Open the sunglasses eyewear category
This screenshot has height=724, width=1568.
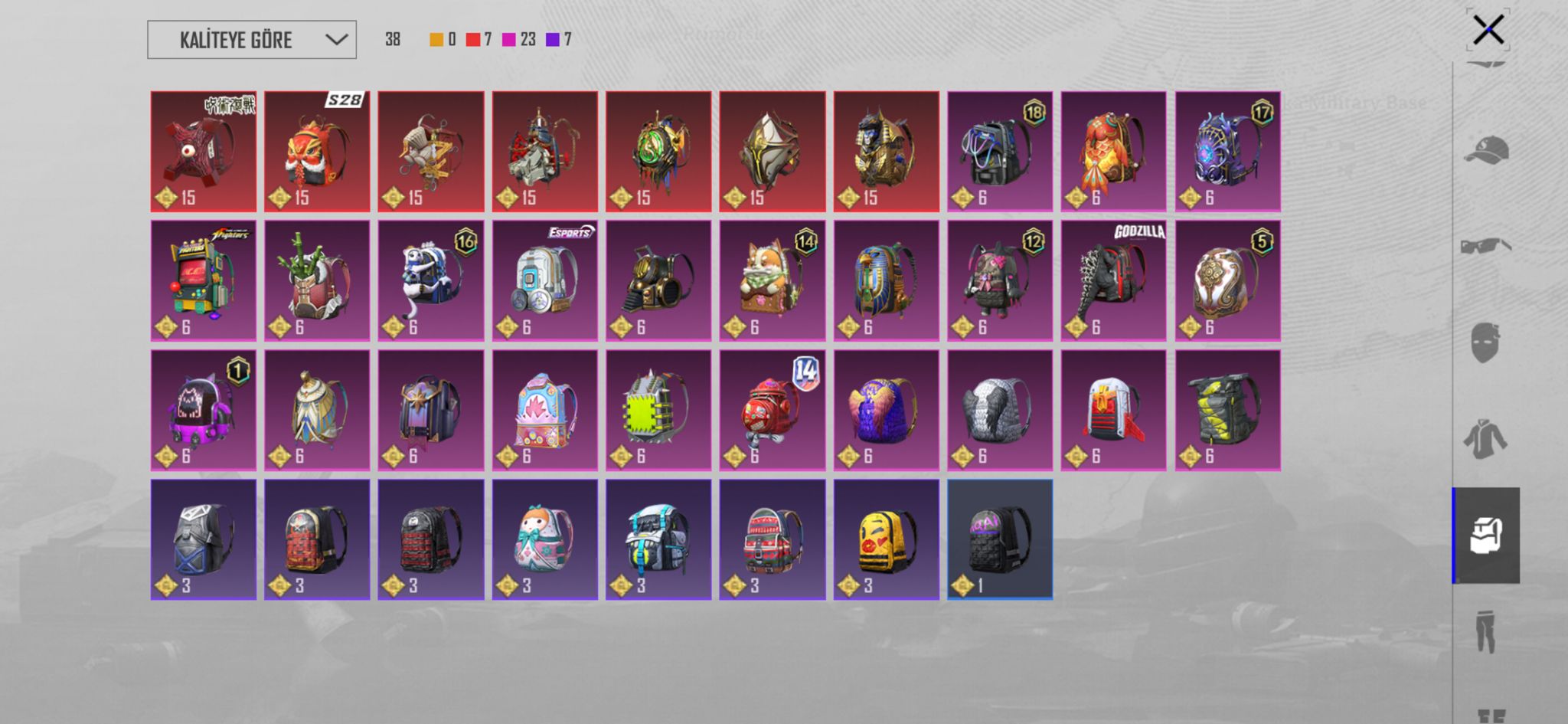point(1485,246)
